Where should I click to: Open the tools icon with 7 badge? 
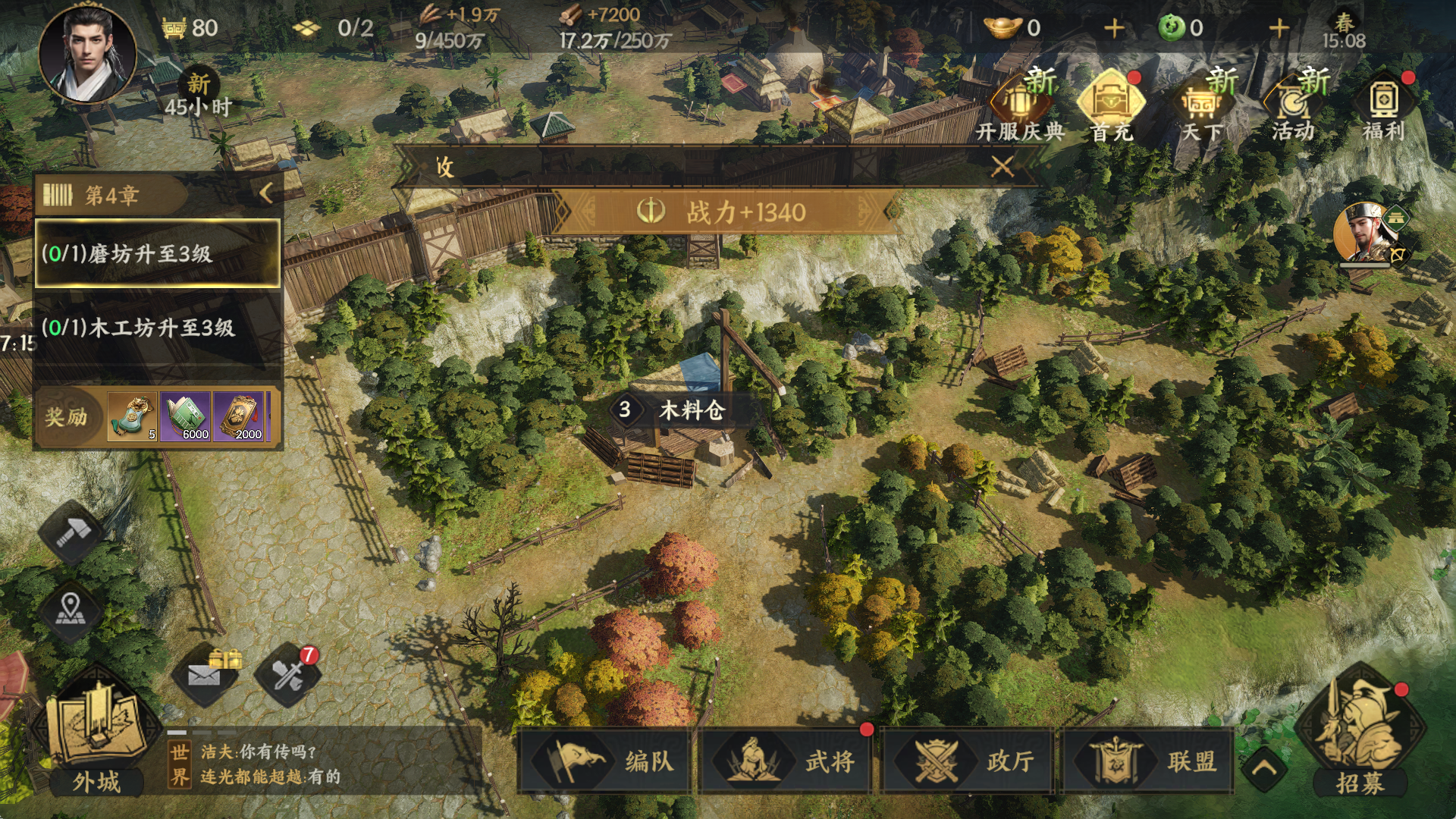[288, 674]
